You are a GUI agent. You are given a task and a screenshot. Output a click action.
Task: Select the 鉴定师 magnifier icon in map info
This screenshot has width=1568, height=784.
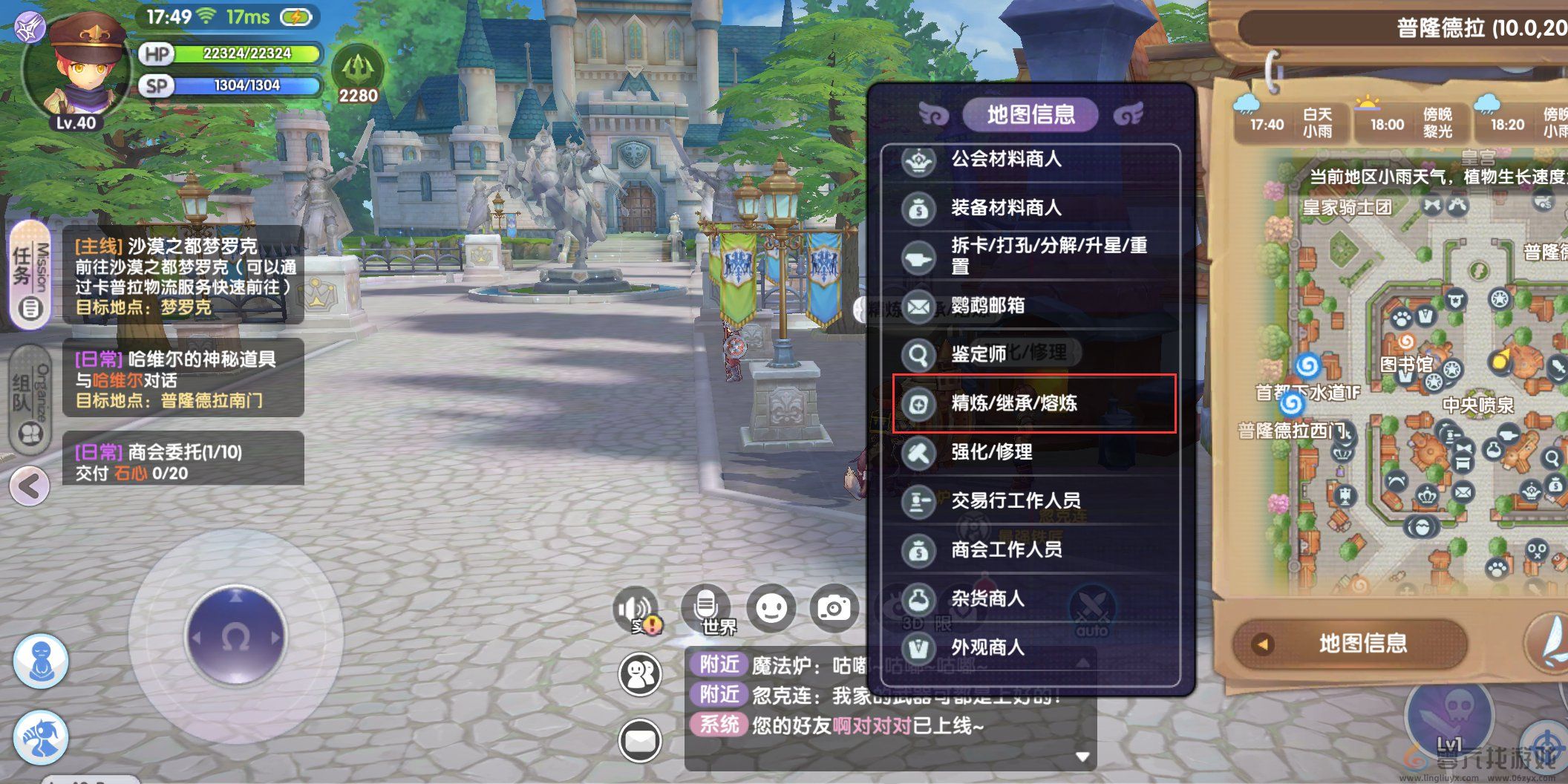point(919,354)
